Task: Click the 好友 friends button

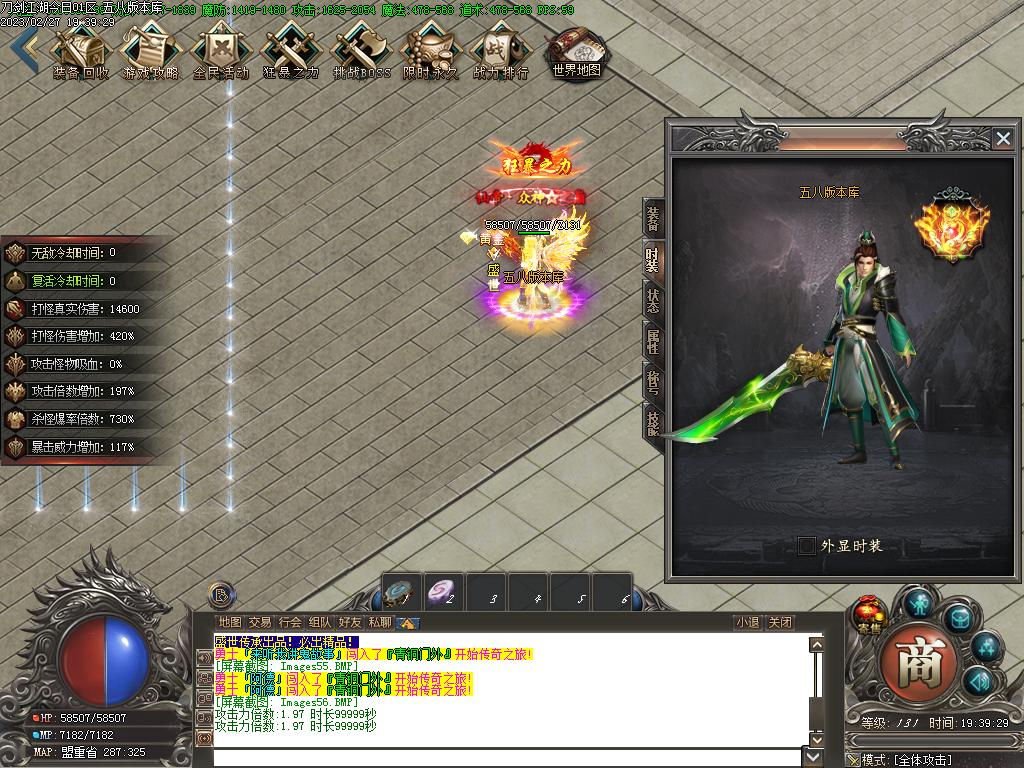Action: coord(350,622)
